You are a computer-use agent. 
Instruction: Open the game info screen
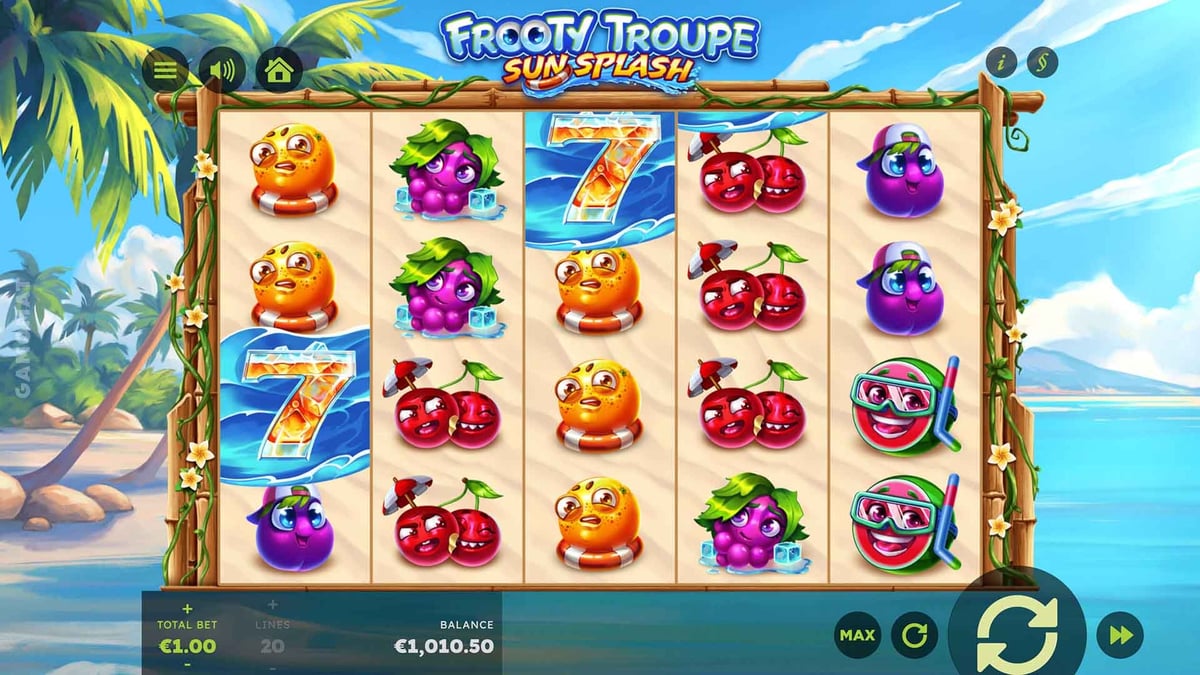[1001, 63]
